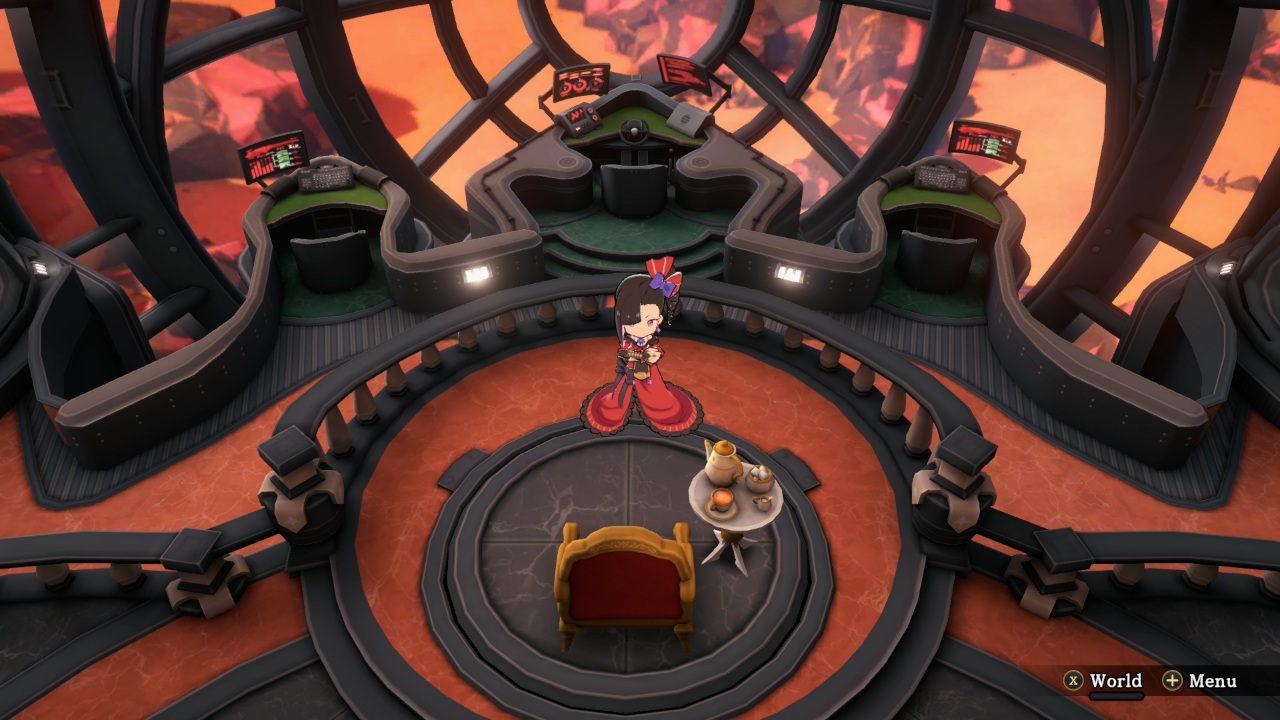
Task: Click the keyboard on the right terminal desk
Action: tap(941, 179)
